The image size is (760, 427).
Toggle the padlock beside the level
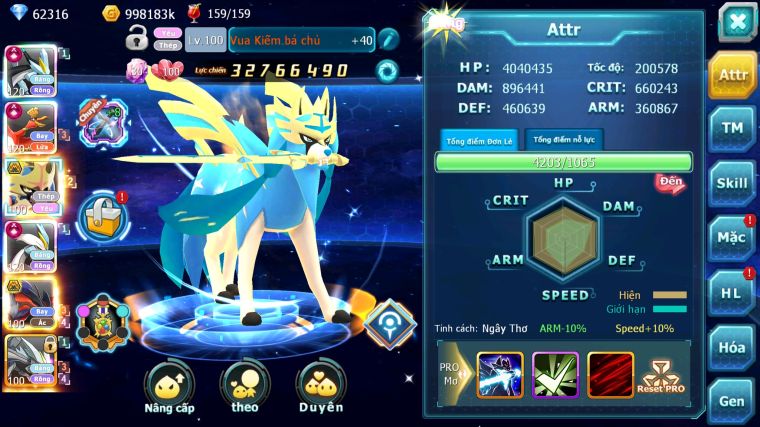click(137, 39)
